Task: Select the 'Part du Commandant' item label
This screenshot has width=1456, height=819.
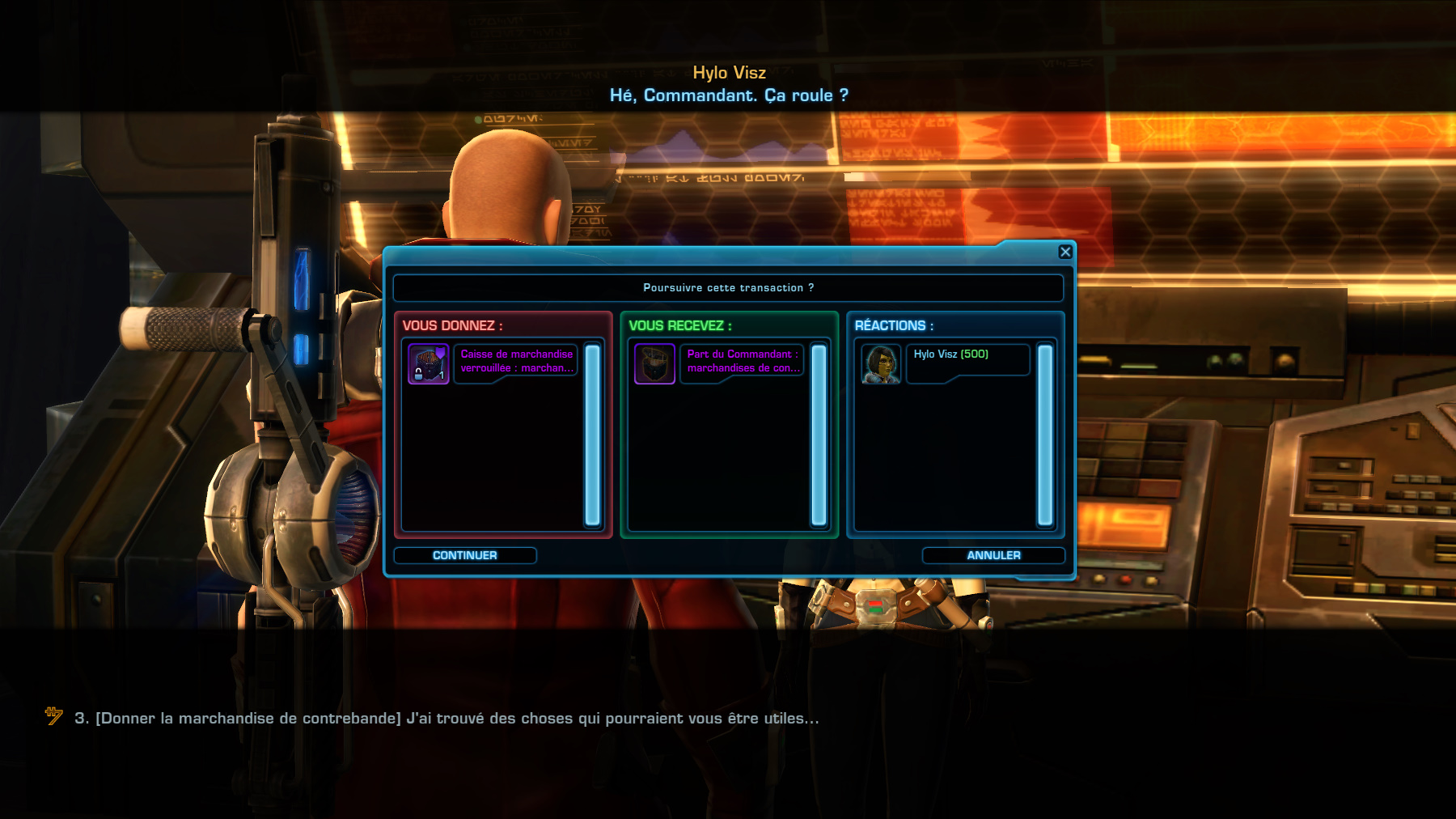Action: pos(743,359)
